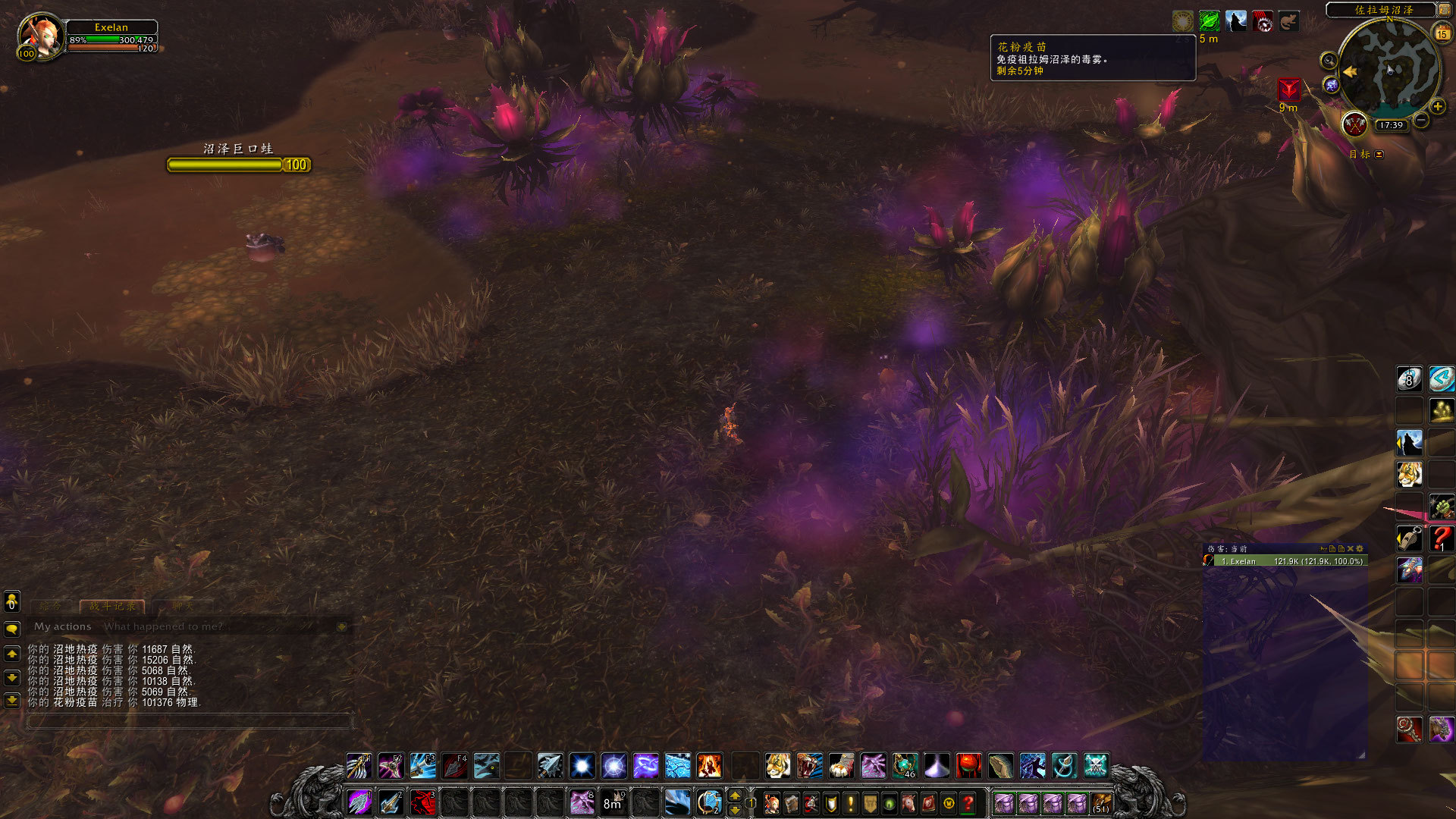Image resolution: width=1456 pixels, height=819 pixels.
Task: Open the backpack showing (51) free slots
Action: click(x=1101, y=802)
